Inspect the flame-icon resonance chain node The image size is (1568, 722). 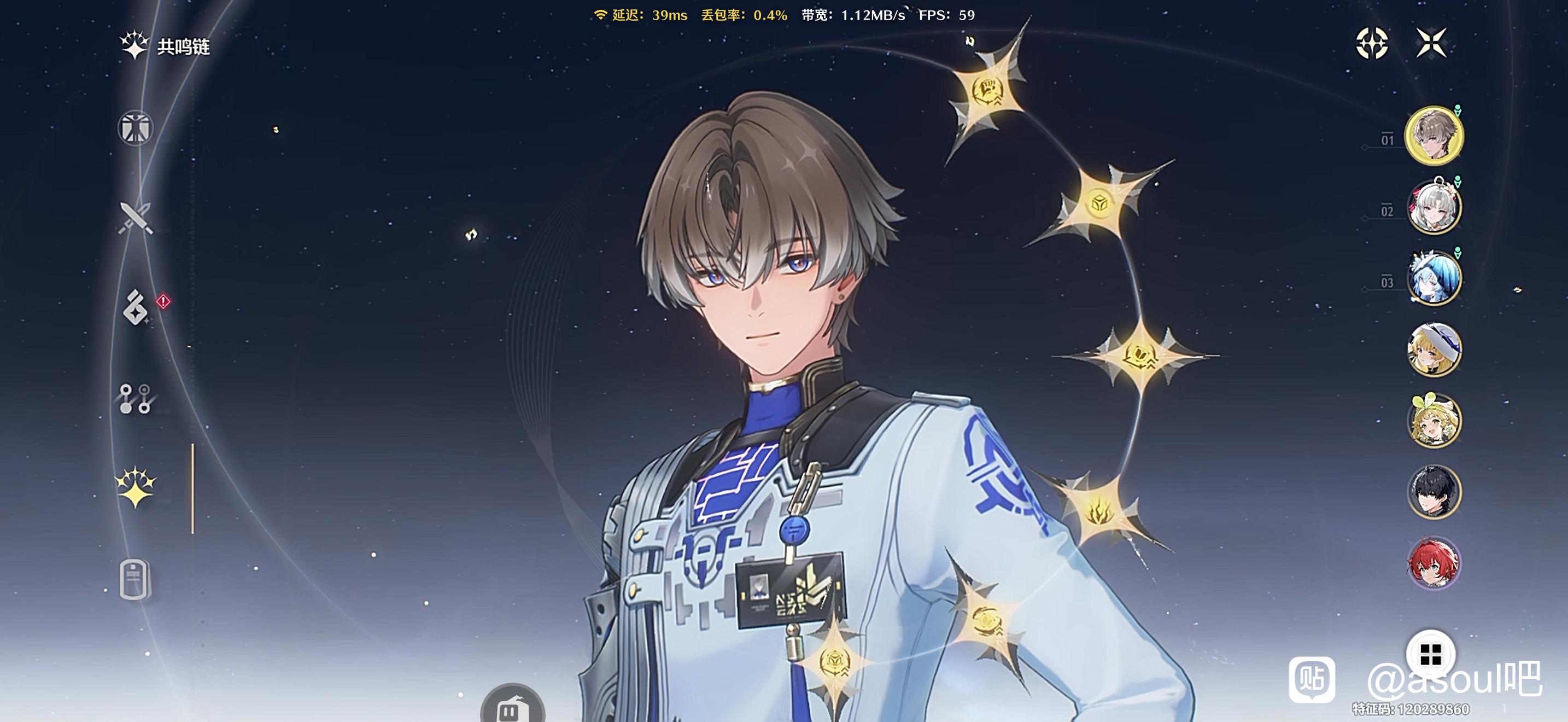(1099, 510)
